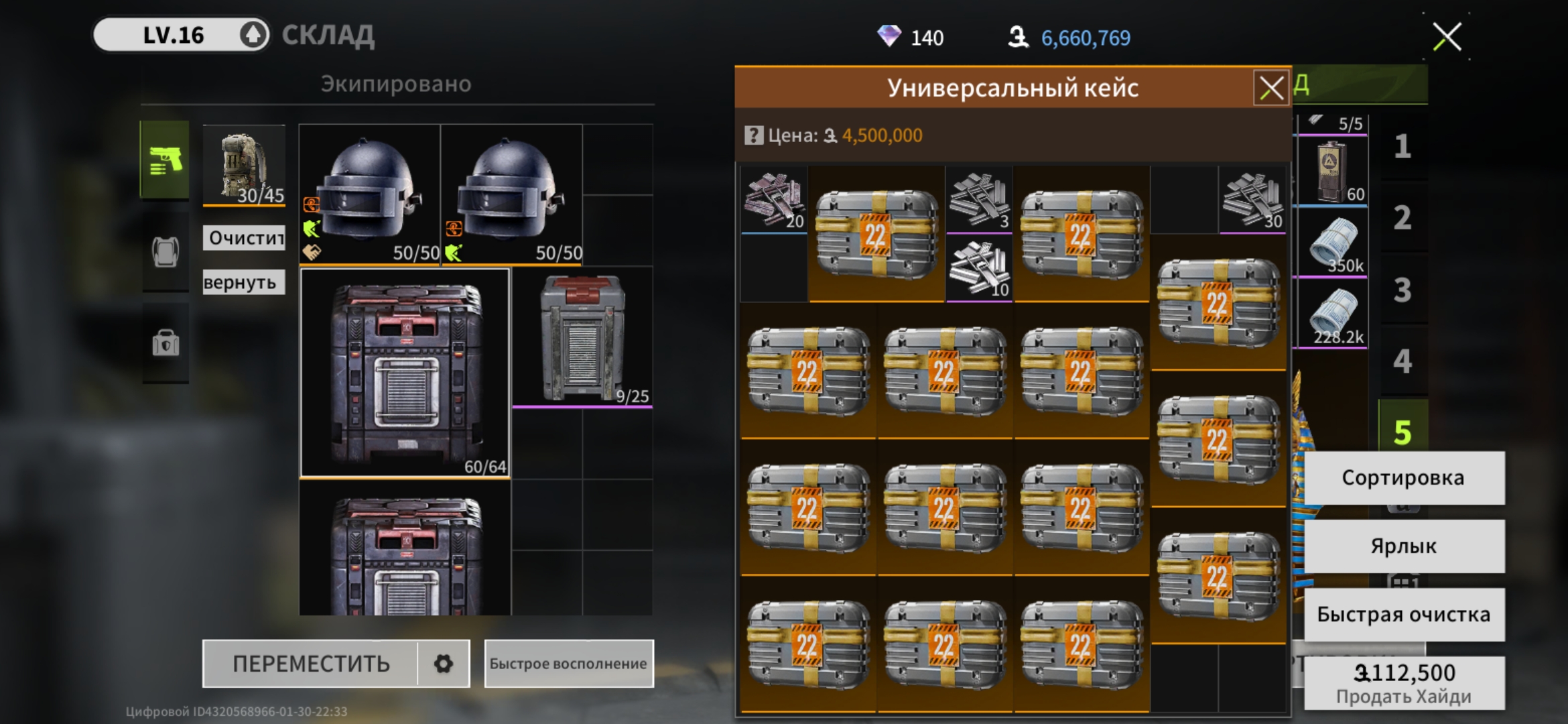Close the Универсальный кейс popup
Screen dimensions: 1568x724
click(x=1271, y=88)
